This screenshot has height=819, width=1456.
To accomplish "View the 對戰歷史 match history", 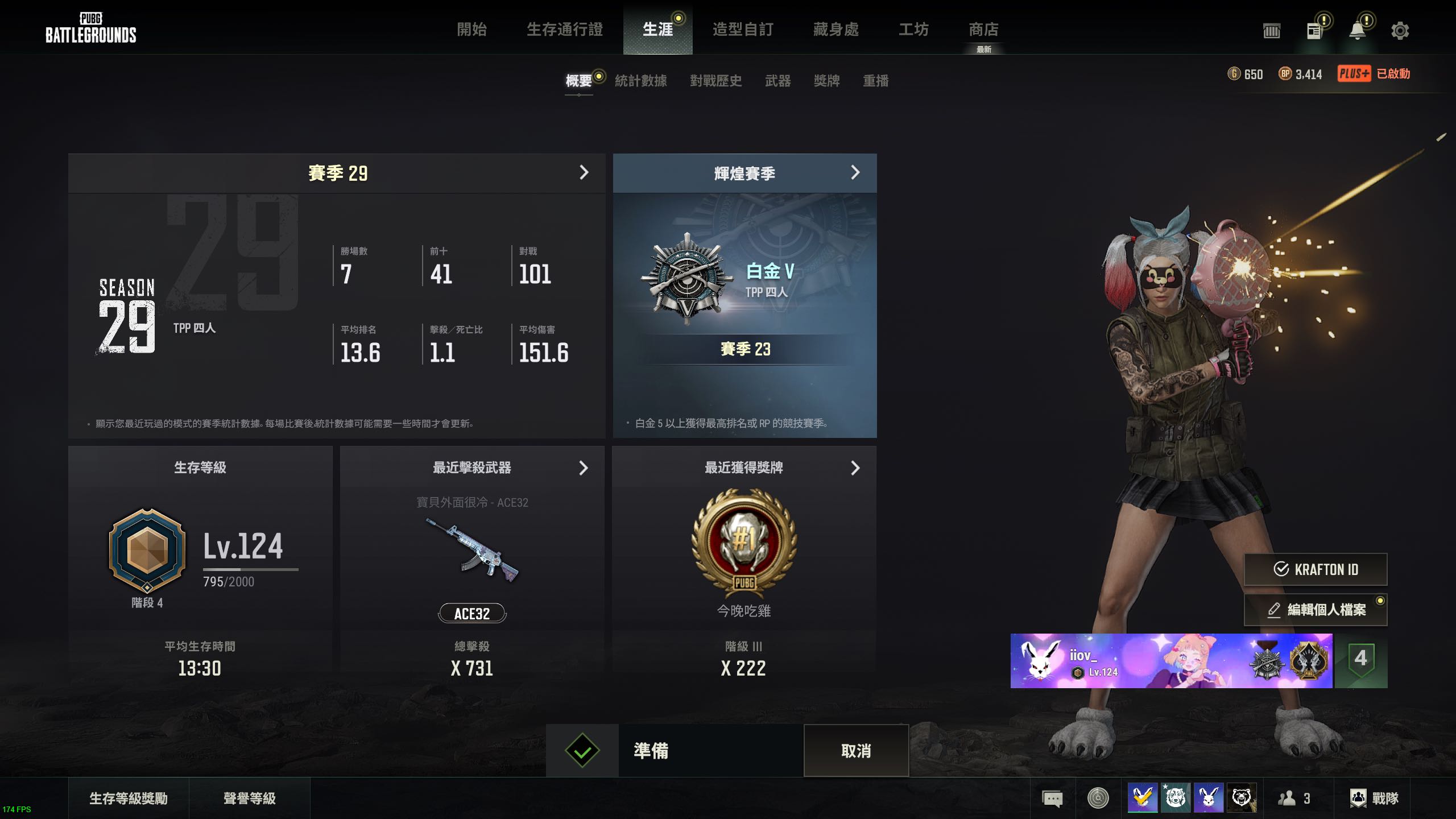I will coord(715,81).
